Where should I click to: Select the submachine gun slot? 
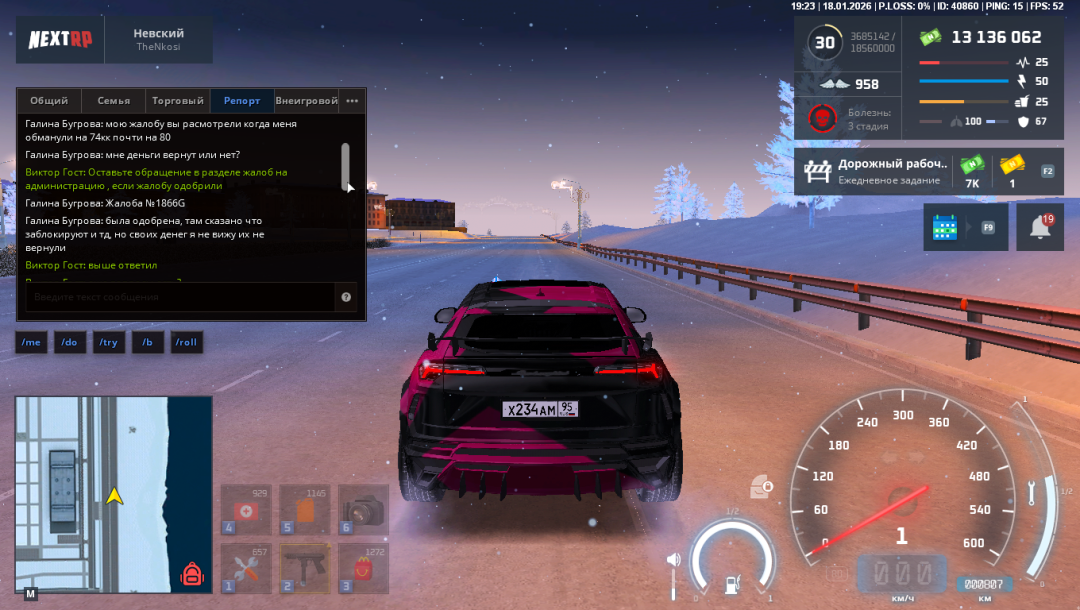pos(304,568)
